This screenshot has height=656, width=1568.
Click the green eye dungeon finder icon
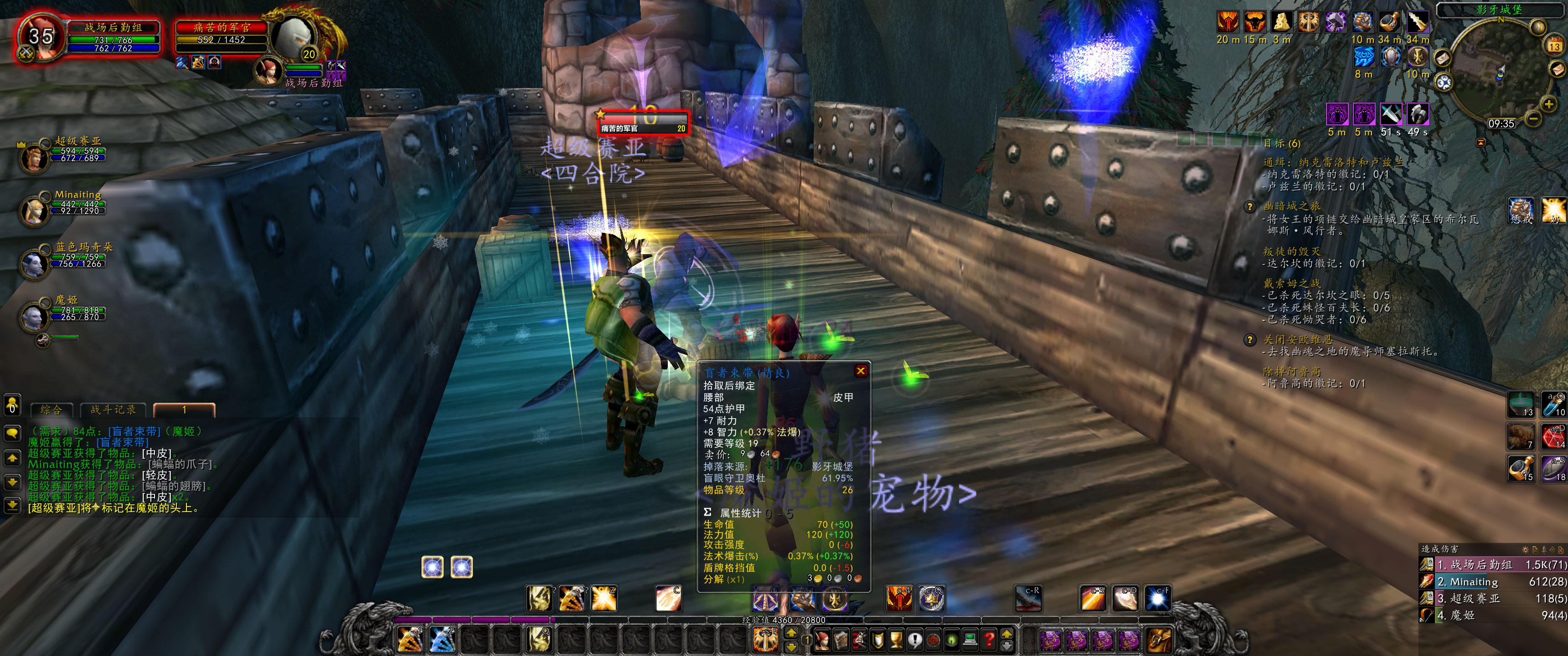[x=951, y=640]
